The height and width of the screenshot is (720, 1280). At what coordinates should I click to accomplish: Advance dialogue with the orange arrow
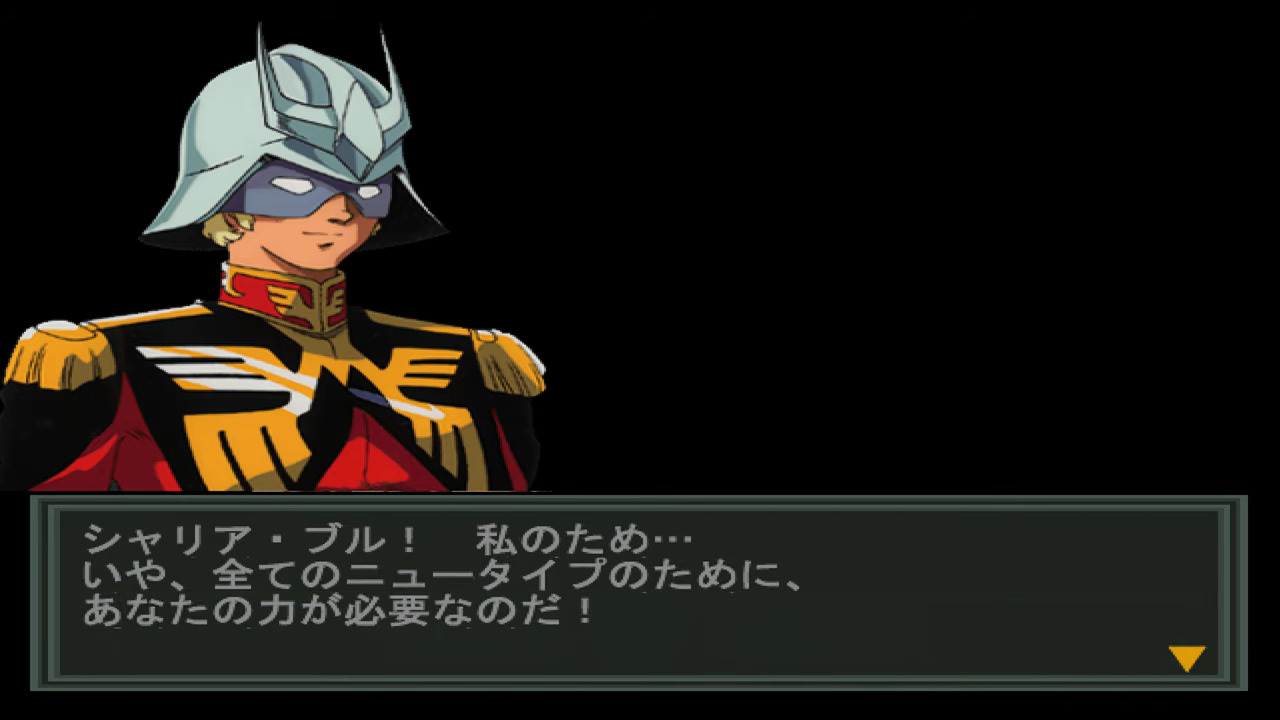tap(1187, 658)
